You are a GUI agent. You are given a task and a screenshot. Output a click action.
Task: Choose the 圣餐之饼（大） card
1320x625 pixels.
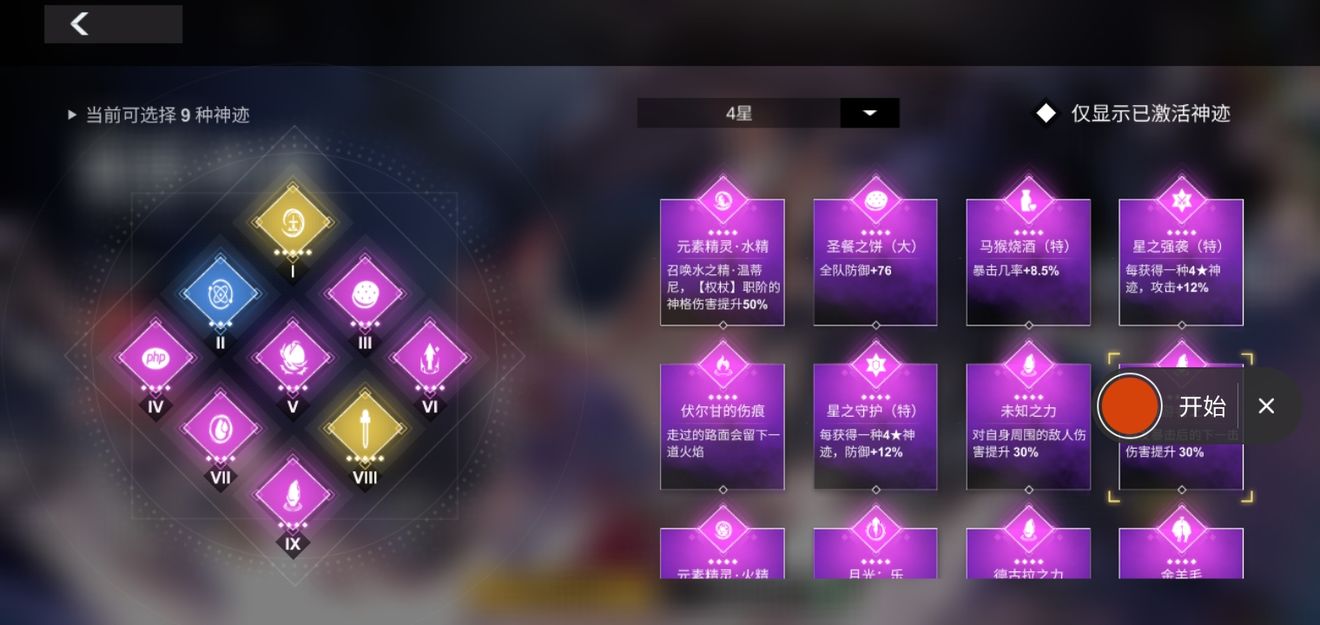coord(875,262)
